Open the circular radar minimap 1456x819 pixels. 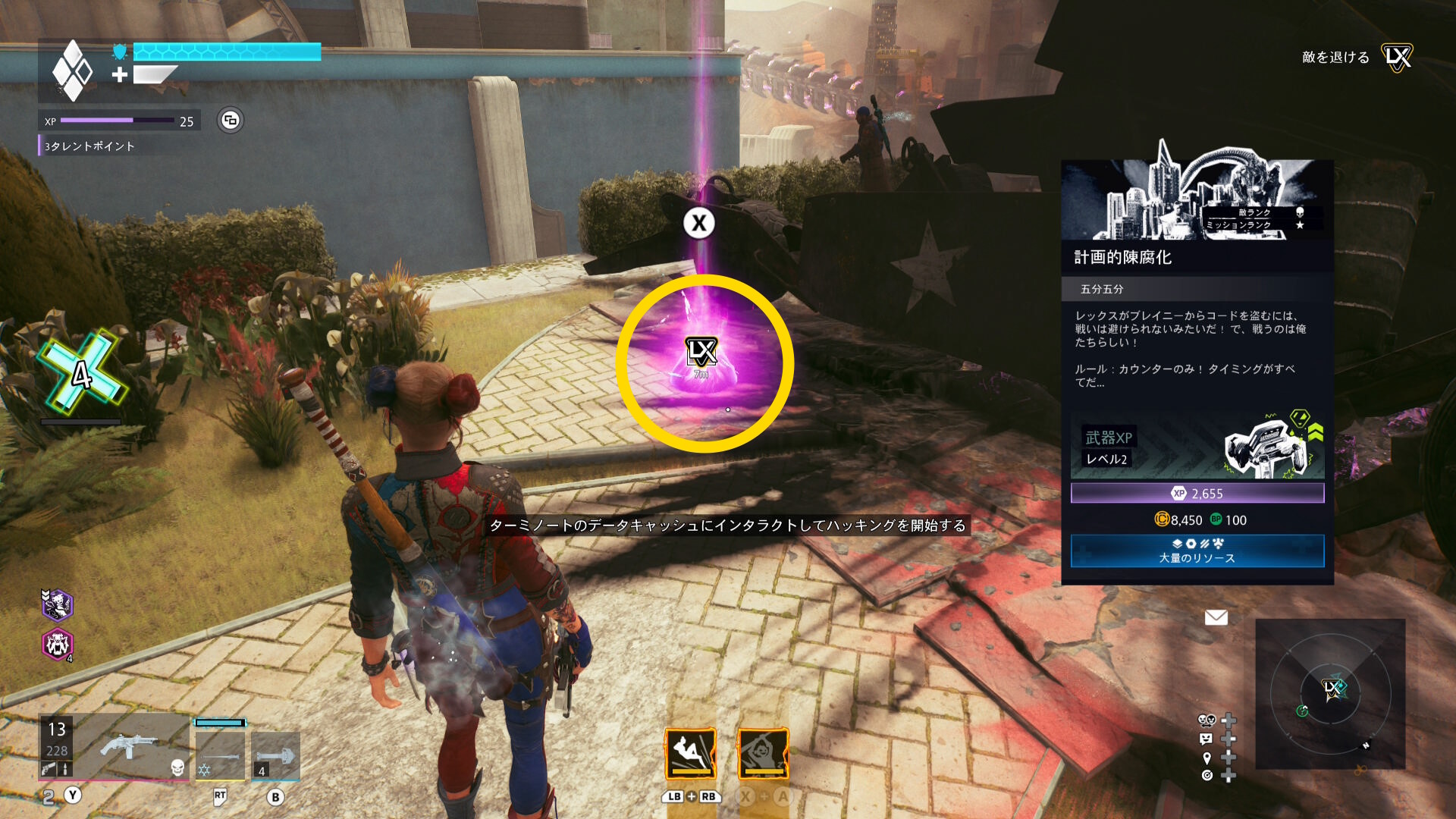pos(1330,694)
